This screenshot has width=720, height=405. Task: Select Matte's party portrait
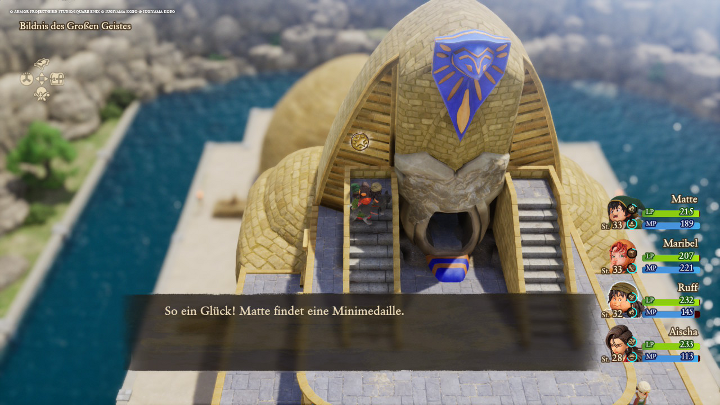click(x=620, y=211)
